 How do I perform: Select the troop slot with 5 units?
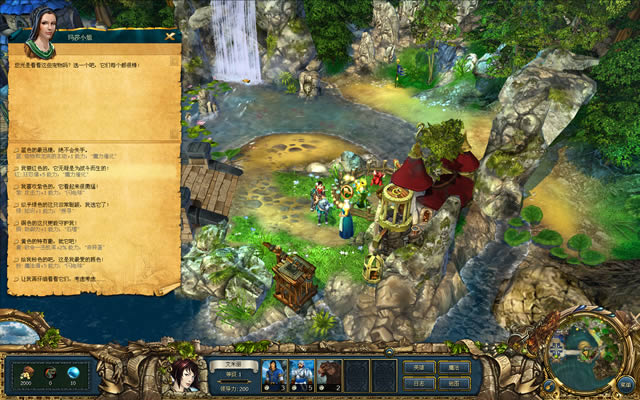coord(302,374)
